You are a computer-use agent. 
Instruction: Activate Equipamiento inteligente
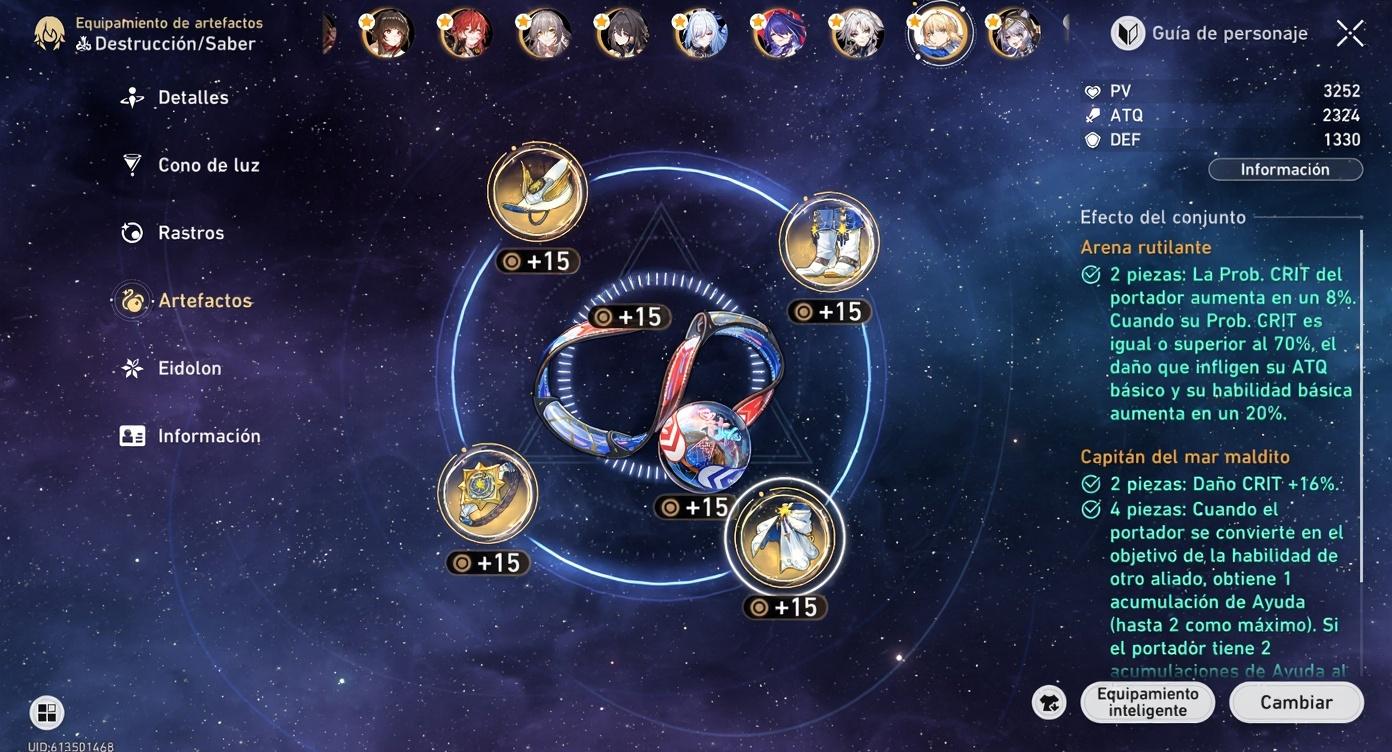point(1147,702)
